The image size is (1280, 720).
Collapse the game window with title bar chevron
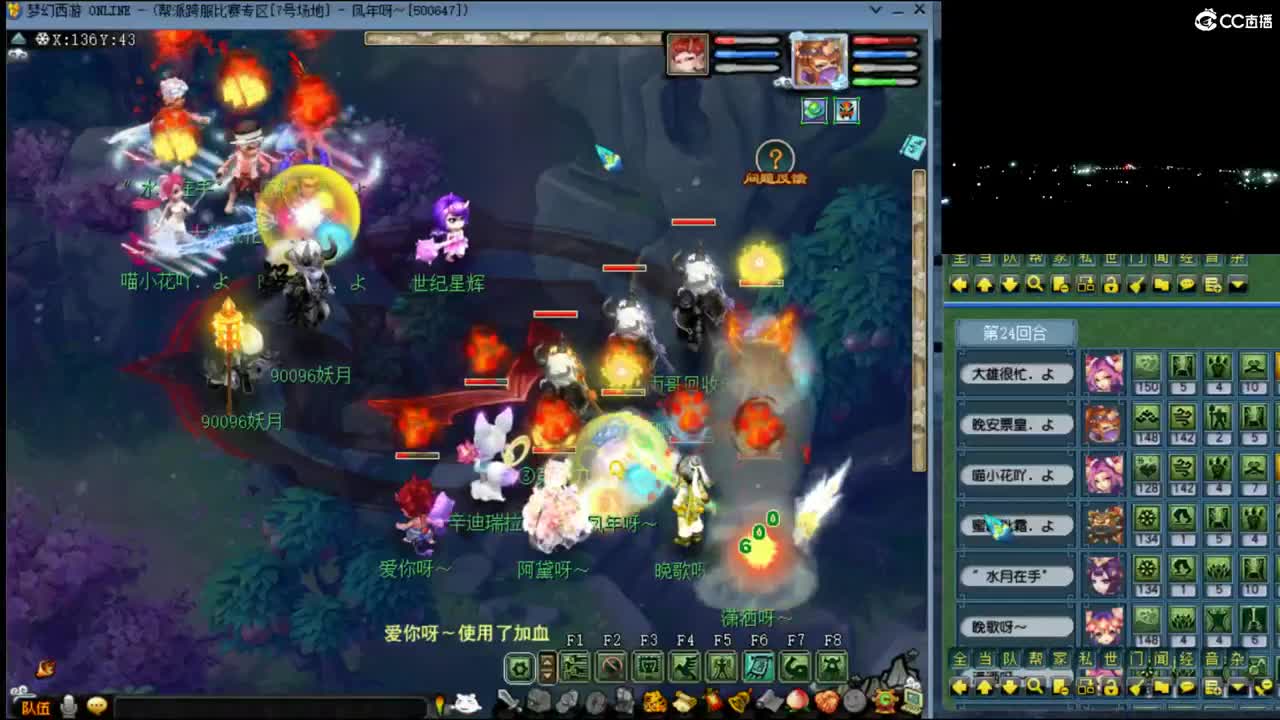(x=877, y=10)
